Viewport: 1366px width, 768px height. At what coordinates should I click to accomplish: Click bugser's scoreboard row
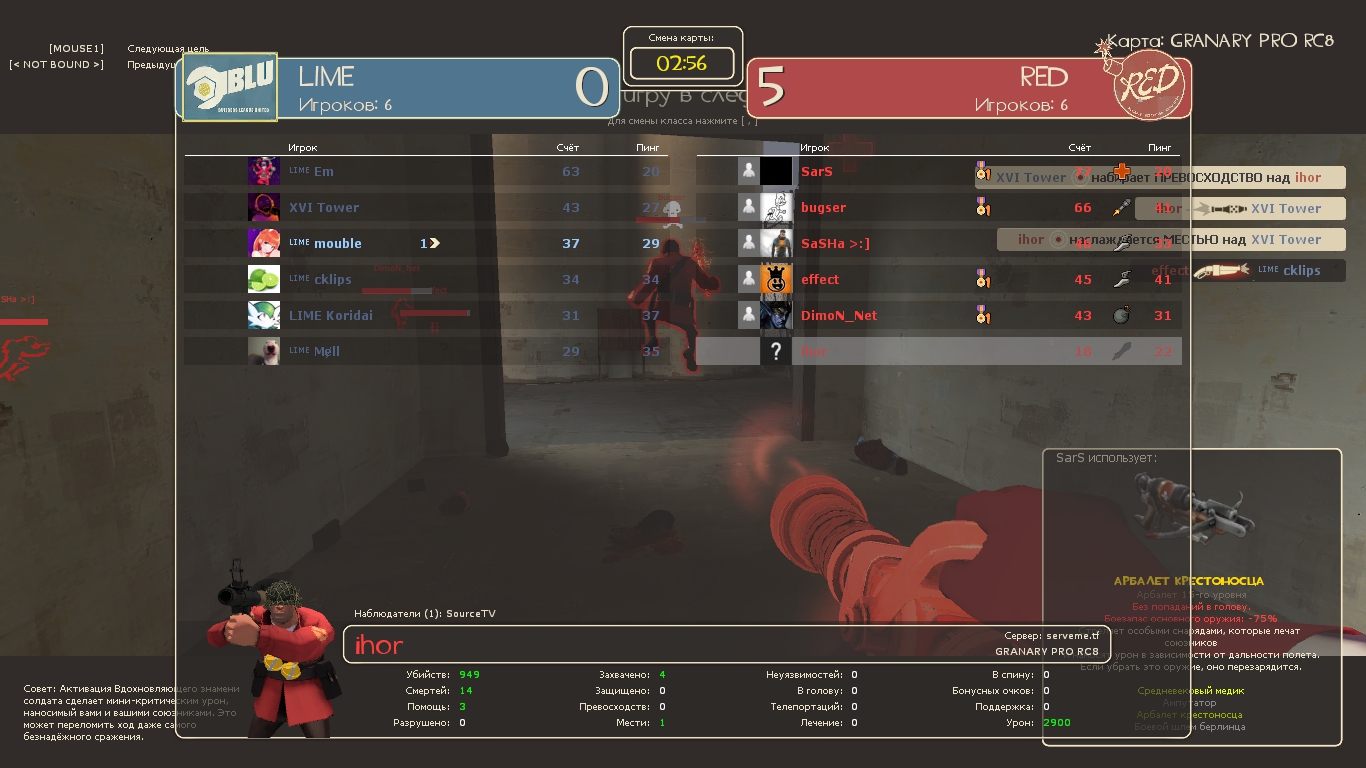823,207
